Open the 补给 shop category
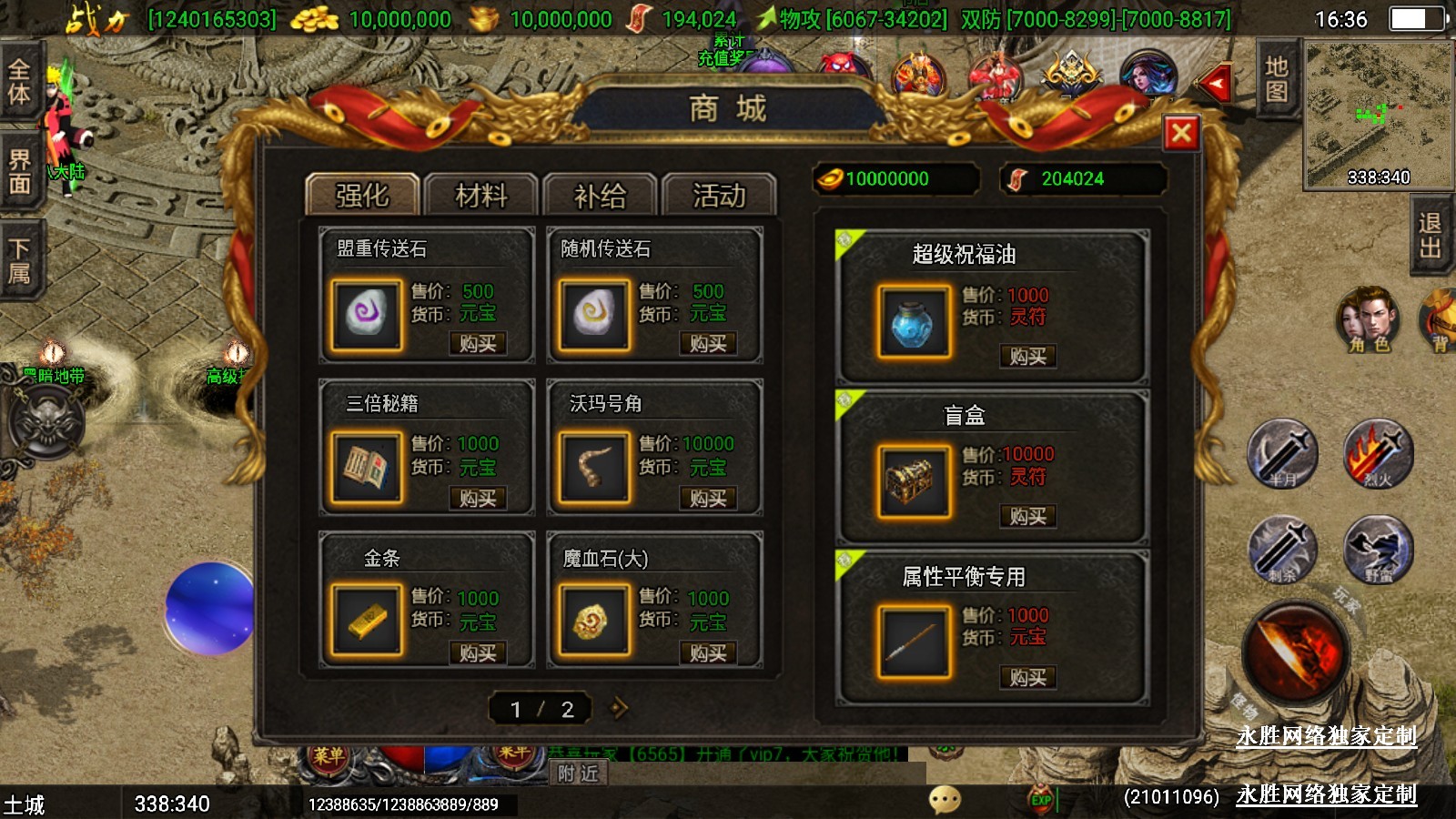Image resolution: width=1456 pixels, height=819 pixels. click(600, 195)
